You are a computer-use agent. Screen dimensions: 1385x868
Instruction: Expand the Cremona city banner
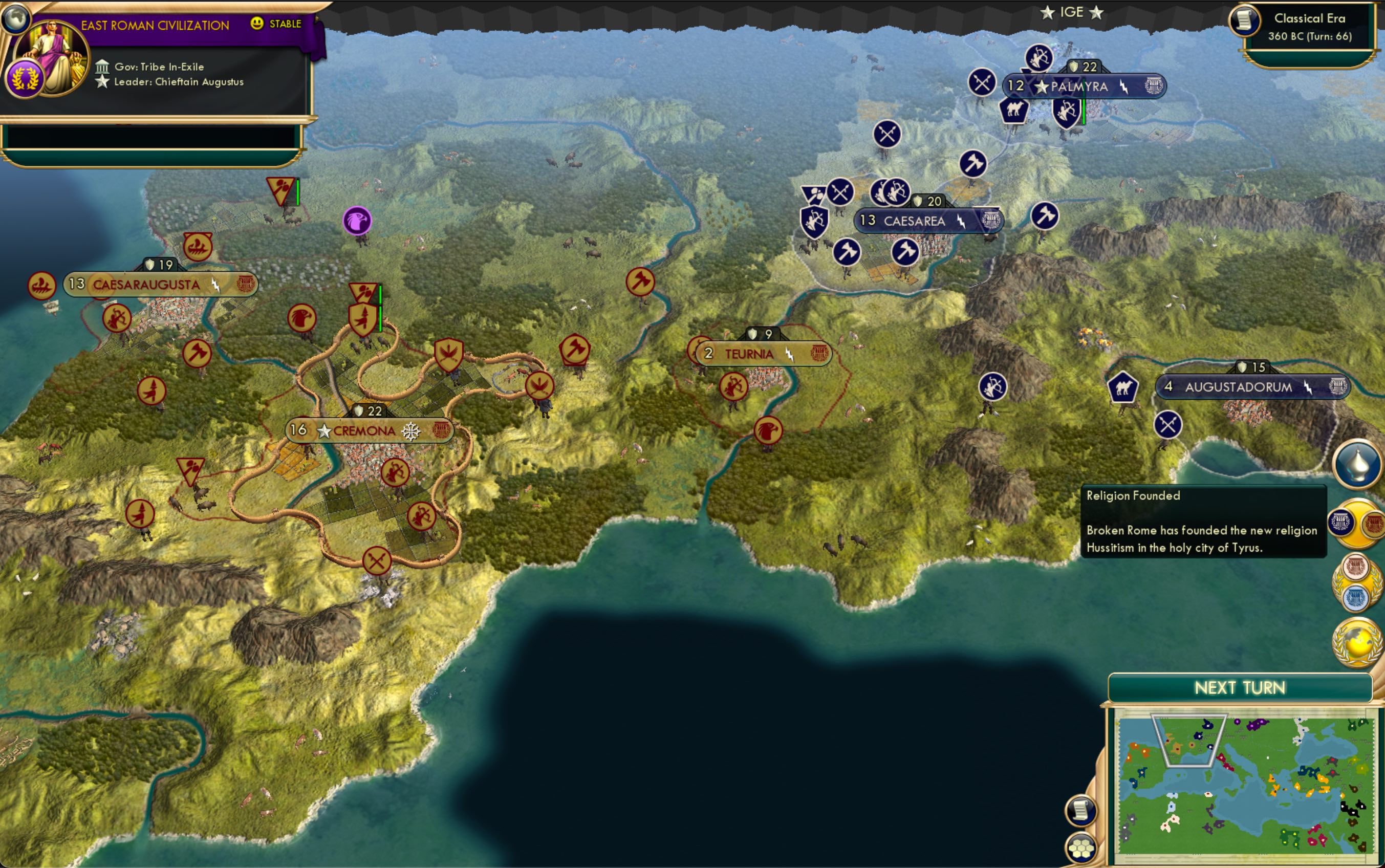pyautogui.click(x=364, y=430)
